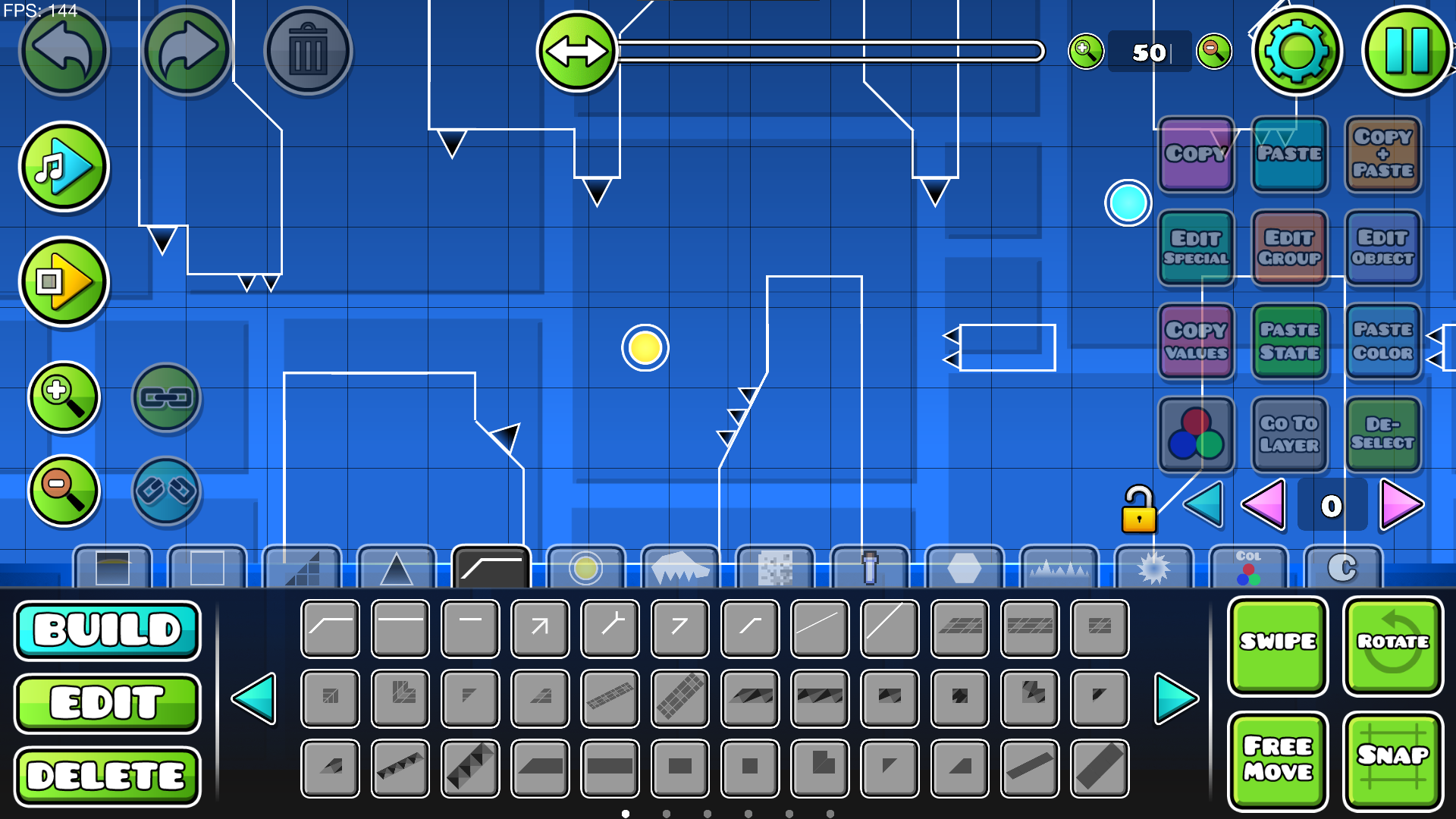Open the Delete mode tab
1456x819 pixels.
pos(107,774)
